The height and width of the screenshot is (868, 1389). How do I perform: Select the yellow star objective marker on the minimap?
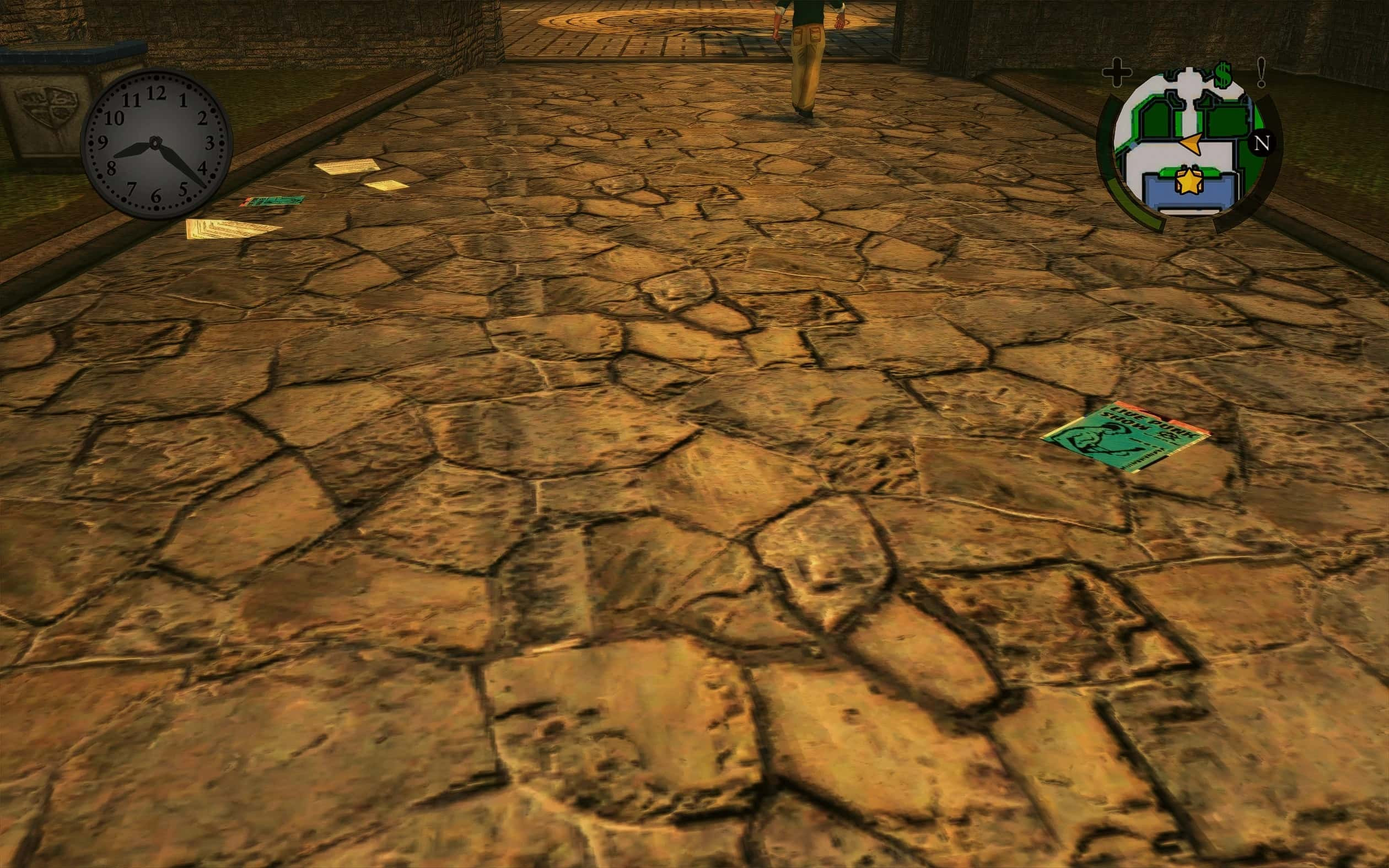click(x=1189, y=182)
